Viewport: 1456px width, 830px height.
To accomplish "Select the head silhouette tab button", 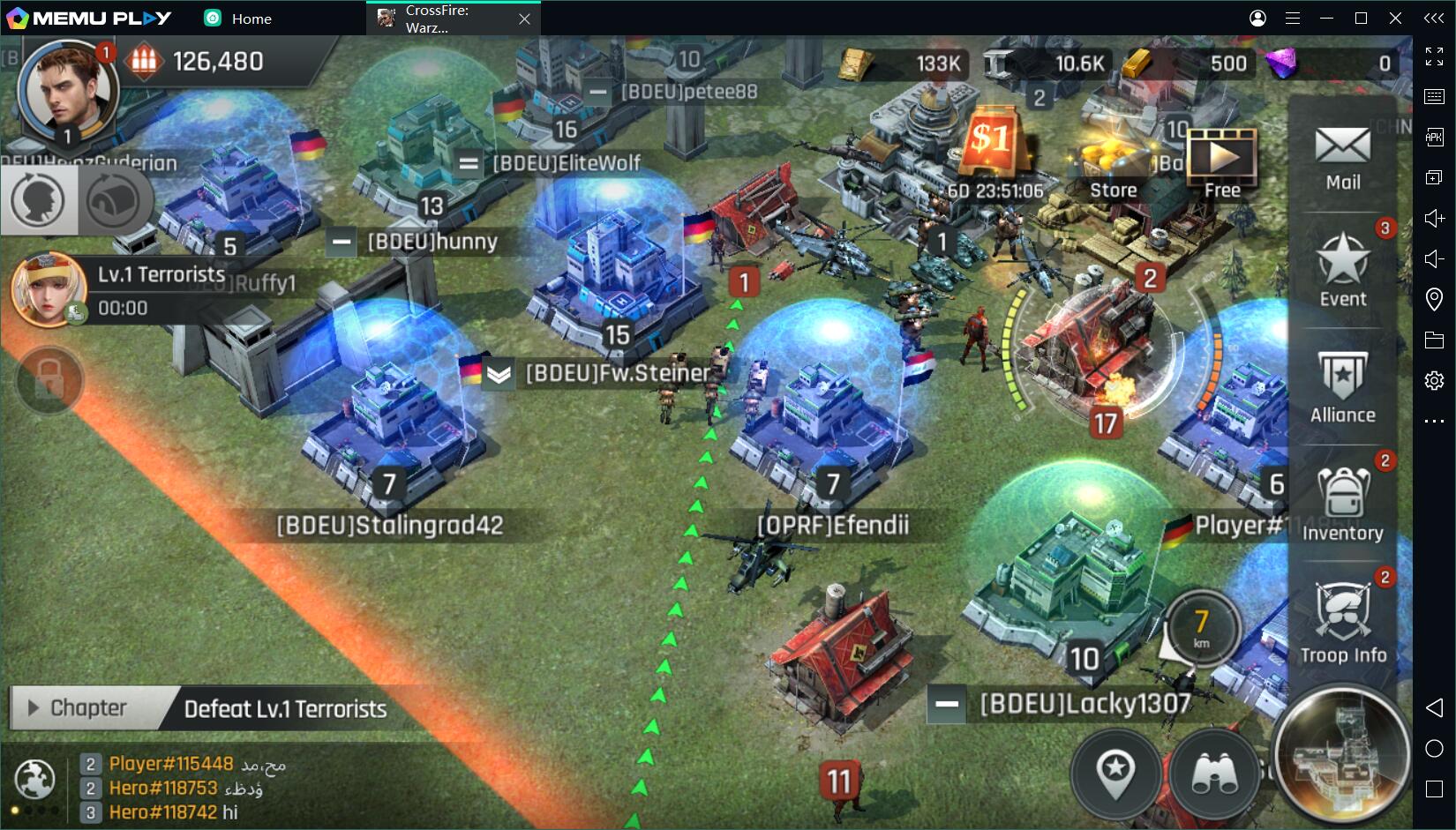I will pyautogui.click(x=38, y=200).
